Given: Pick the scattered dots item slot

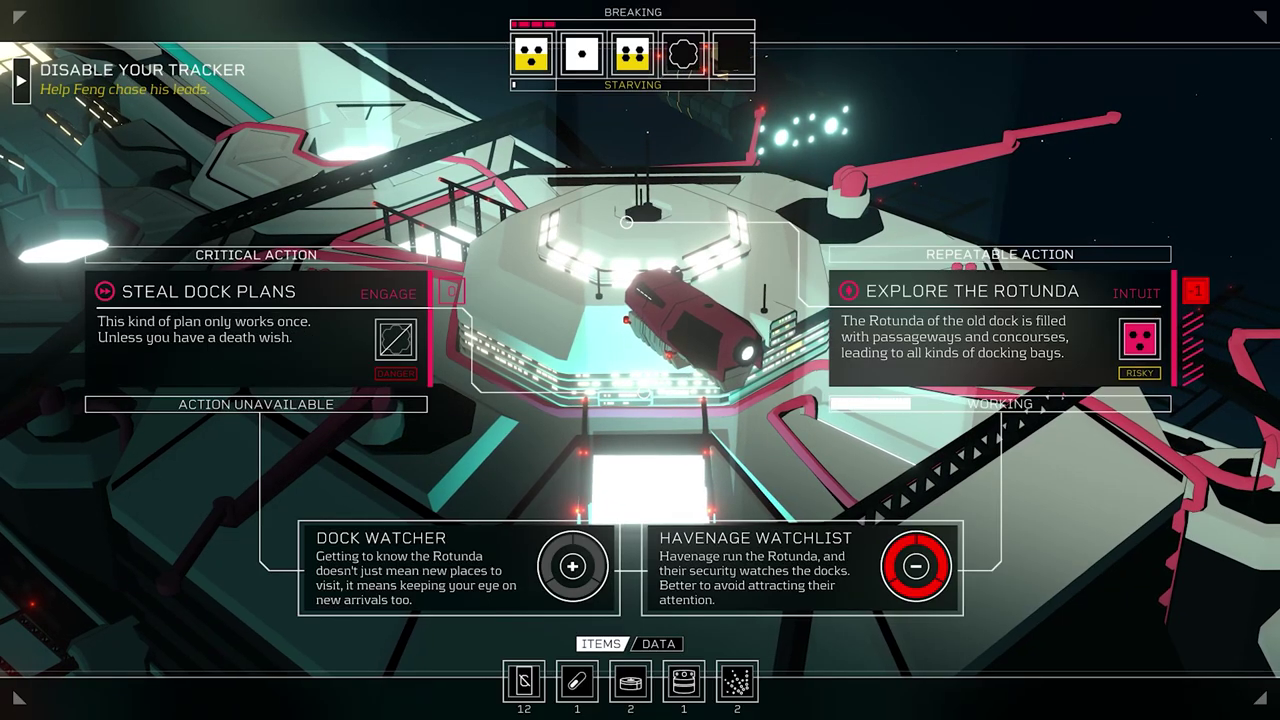Looking at the screenshot, I should coord(737,682).
